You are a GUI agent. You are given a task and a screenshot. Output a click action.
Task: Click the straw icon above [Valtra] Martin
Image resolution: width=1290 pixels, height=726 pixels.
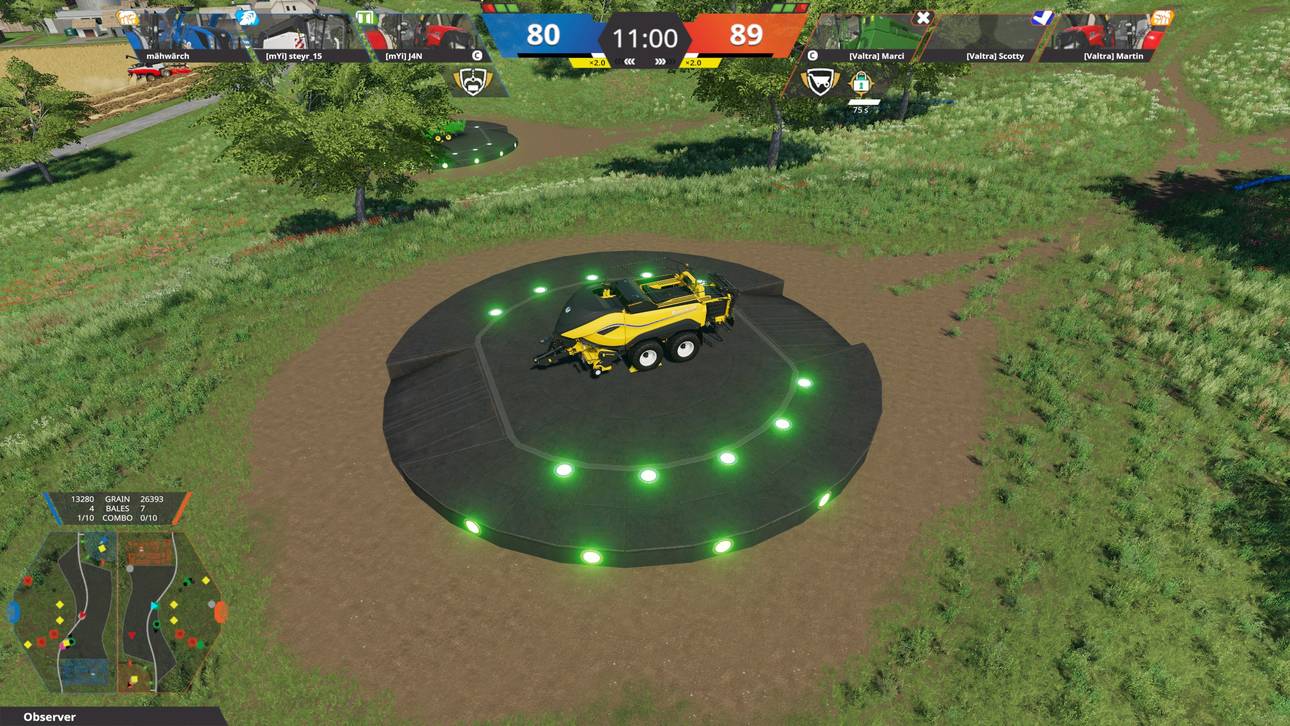pyautogui.click(x=1164, y=18)
